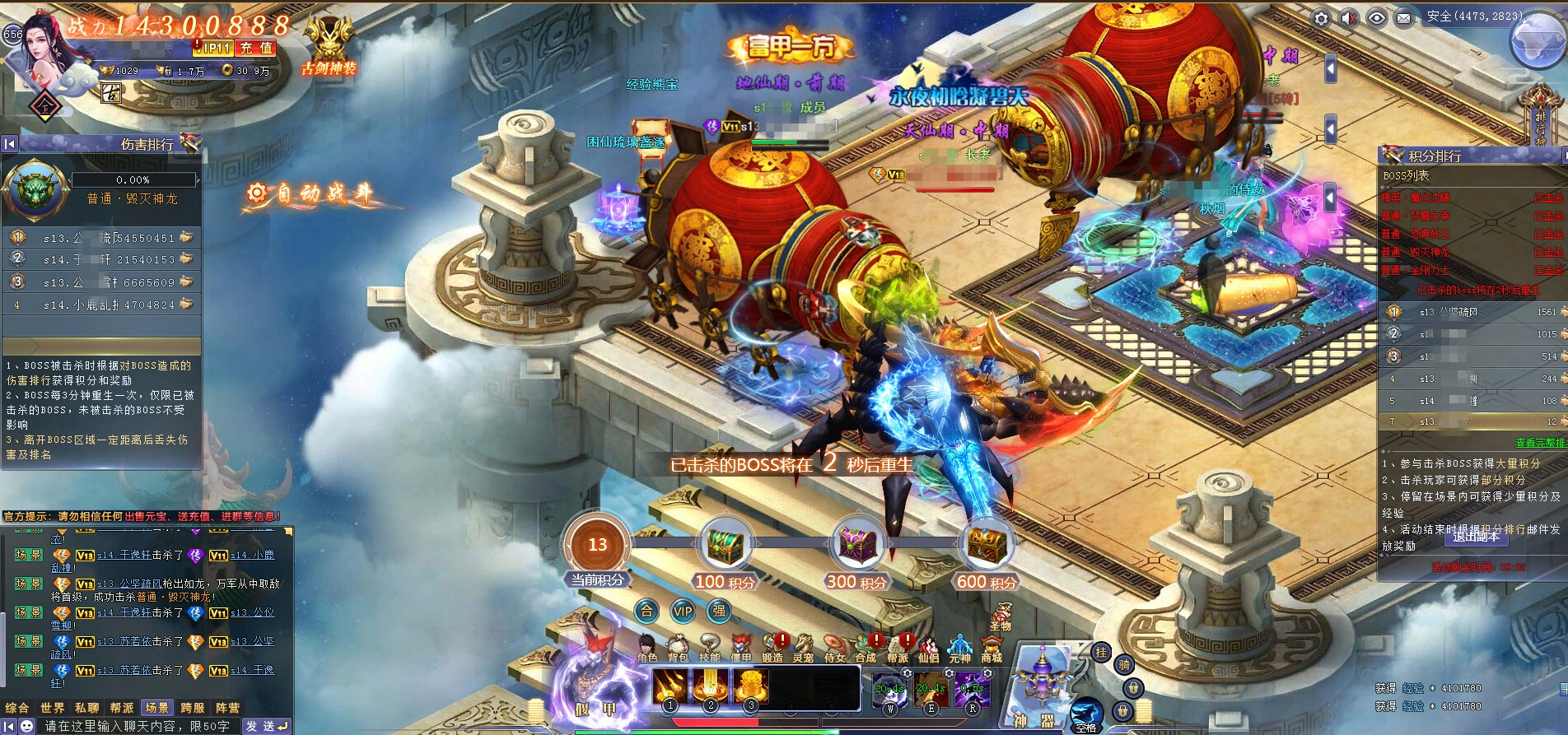This screenshot has height=735, width=1568.
Task: Send chat with the 发送 button
Action: tap(267, 726)
